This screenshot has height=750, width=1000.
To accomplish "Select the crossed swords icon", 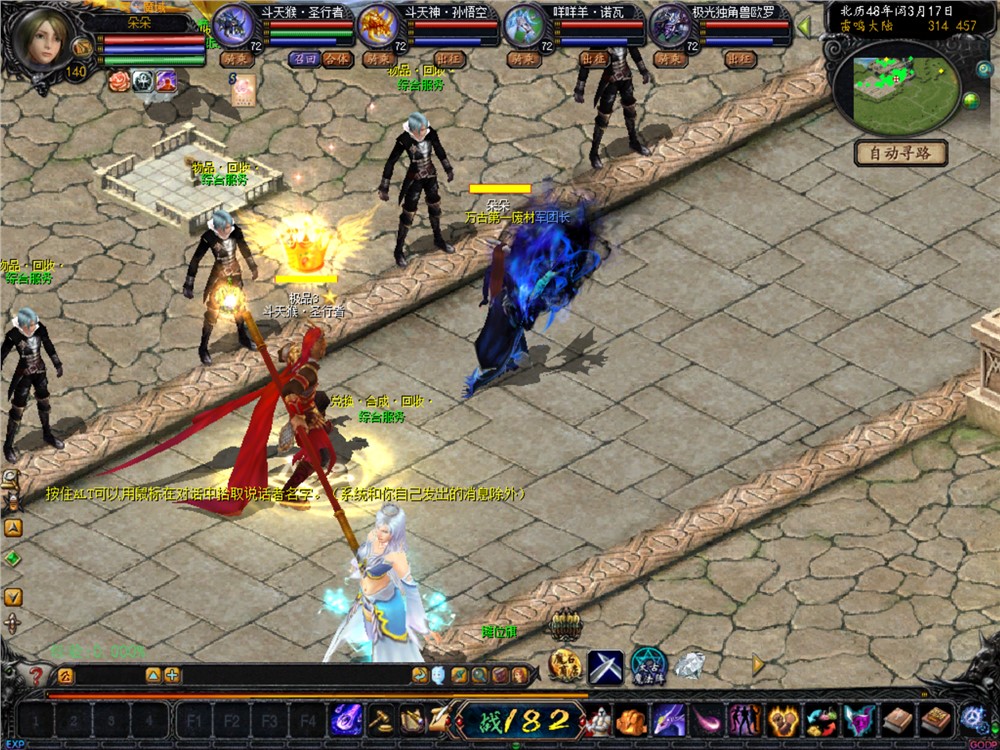I will point(605,666).
